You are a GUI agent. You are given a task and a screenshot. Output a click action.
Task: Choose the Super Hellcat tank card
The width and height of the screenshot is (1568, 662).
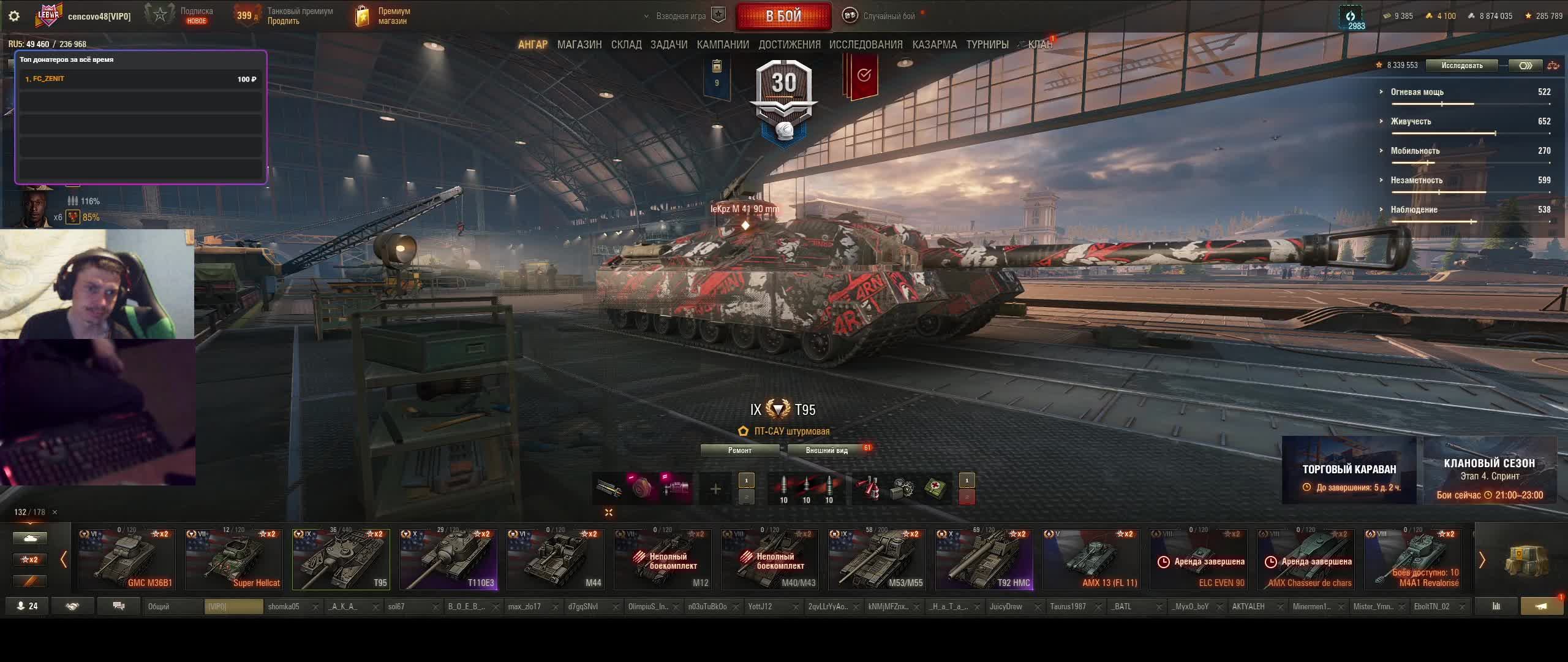234,560
